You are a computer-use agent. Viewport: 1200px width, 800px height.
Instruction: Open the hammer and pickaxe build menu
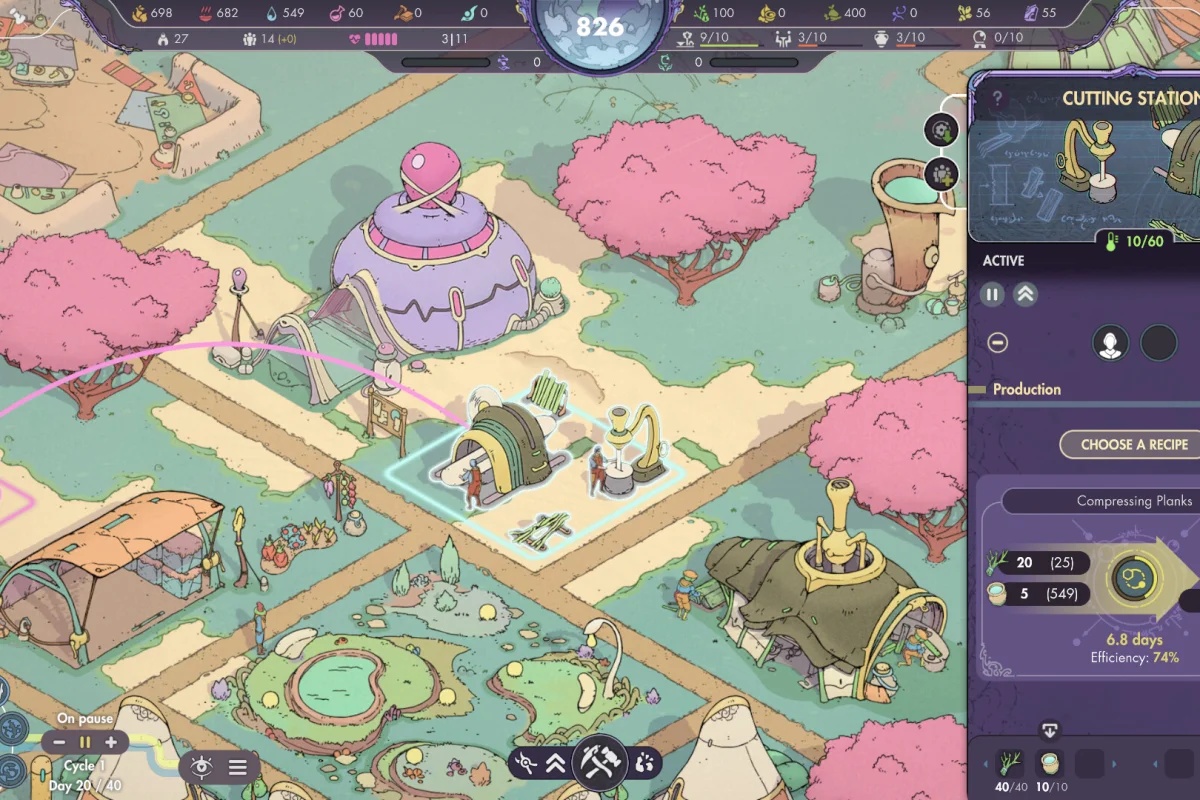pyautogui.click(x=599, y=764)
